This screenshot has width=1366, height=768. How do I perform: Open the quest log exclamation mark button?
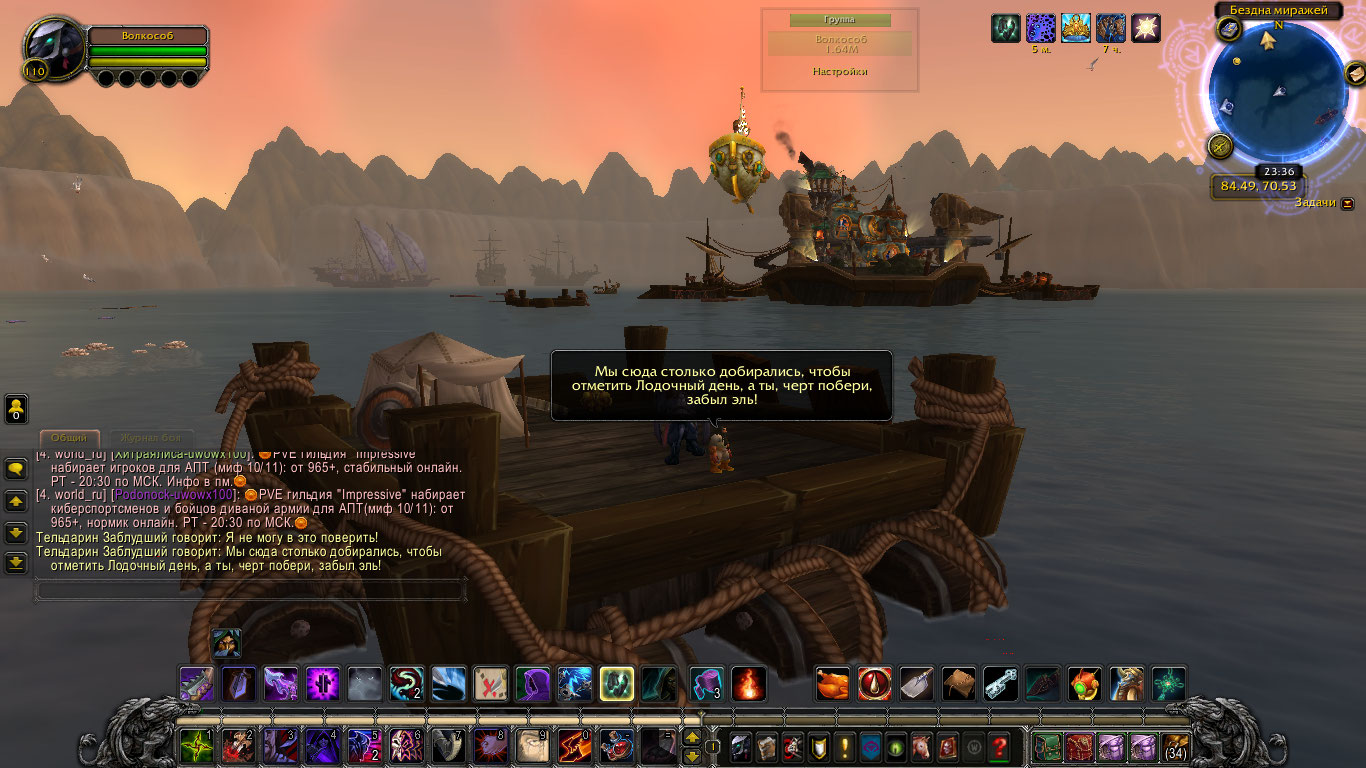coord(845,746)
